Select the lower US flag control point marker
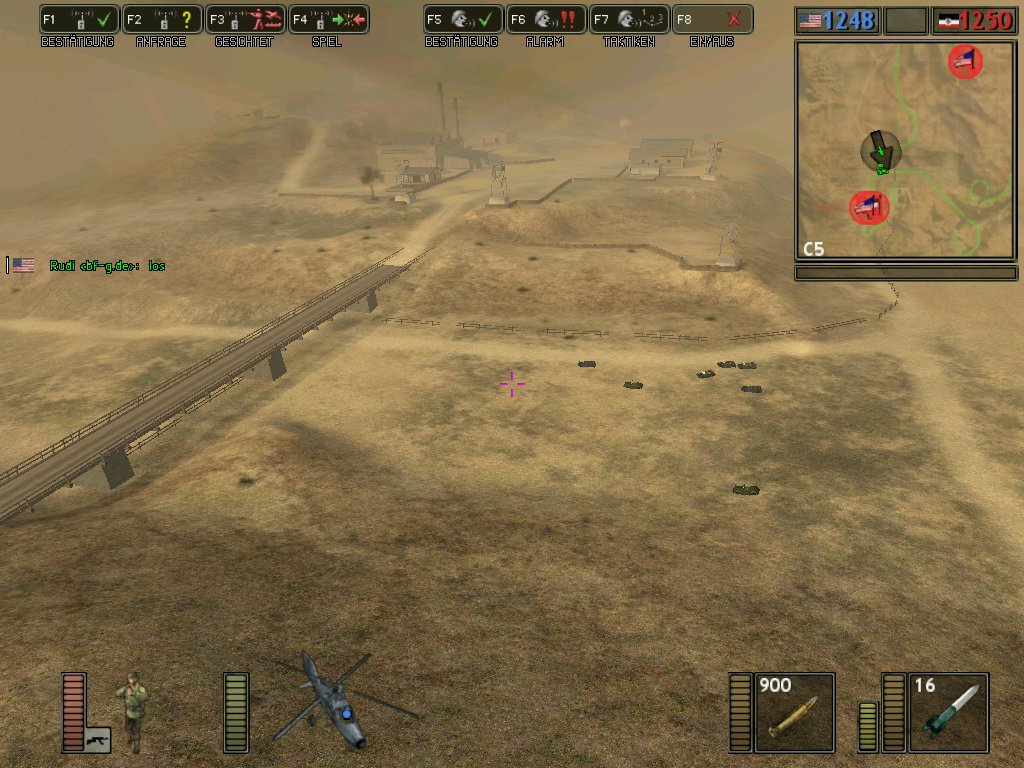1024x768 pixels. (x=868, y=207)
